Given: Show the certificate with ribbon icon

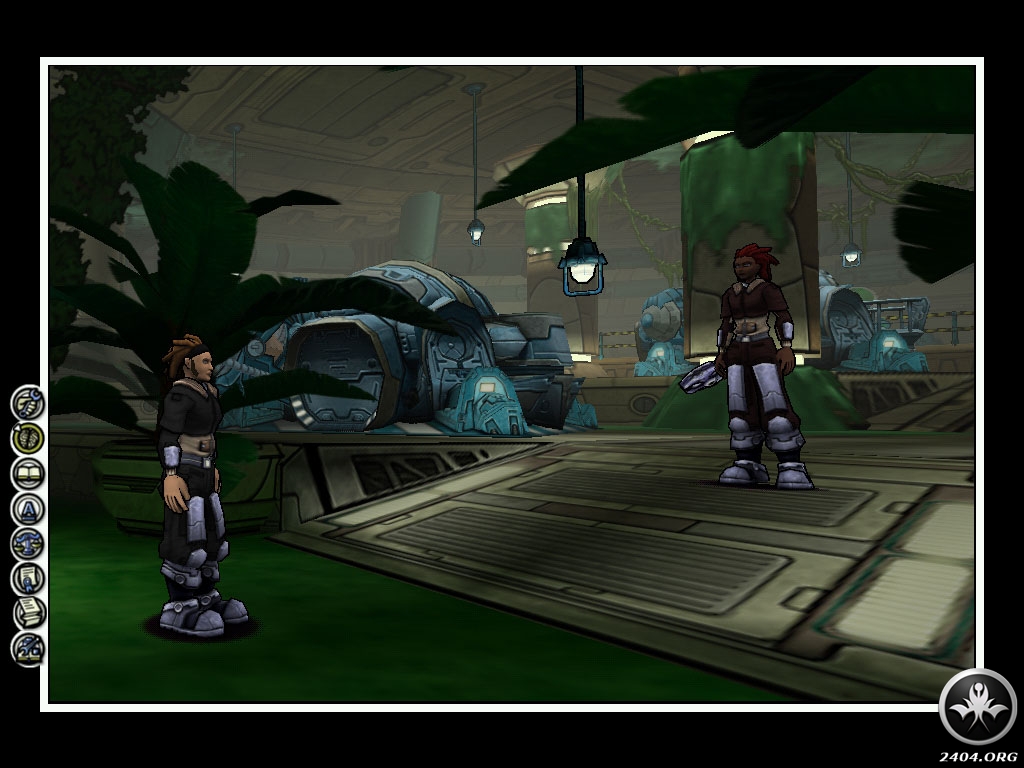Looking at the screenshot, I should point(28,579).
